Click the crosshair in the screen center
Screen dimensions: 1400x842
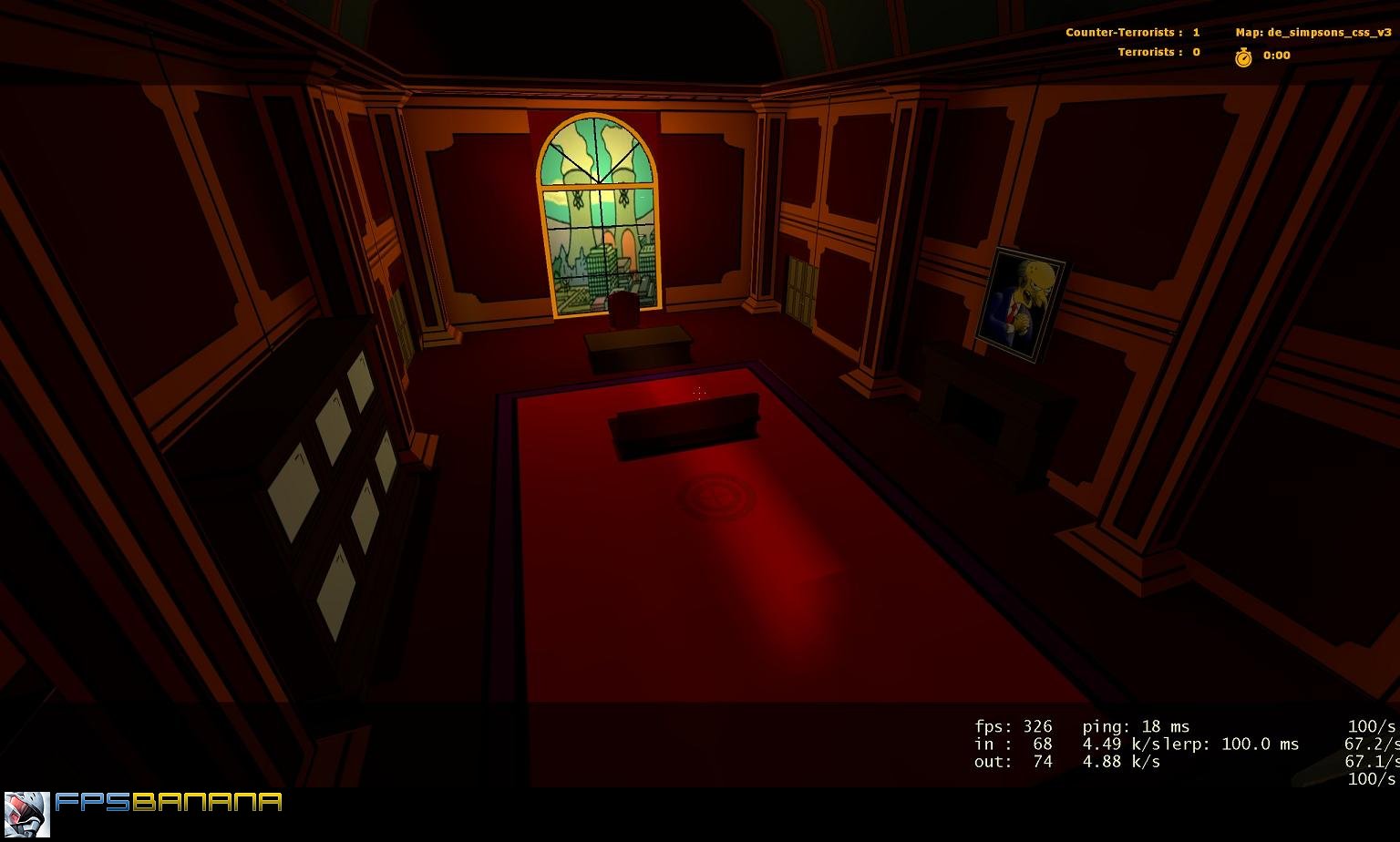point(697,392)
